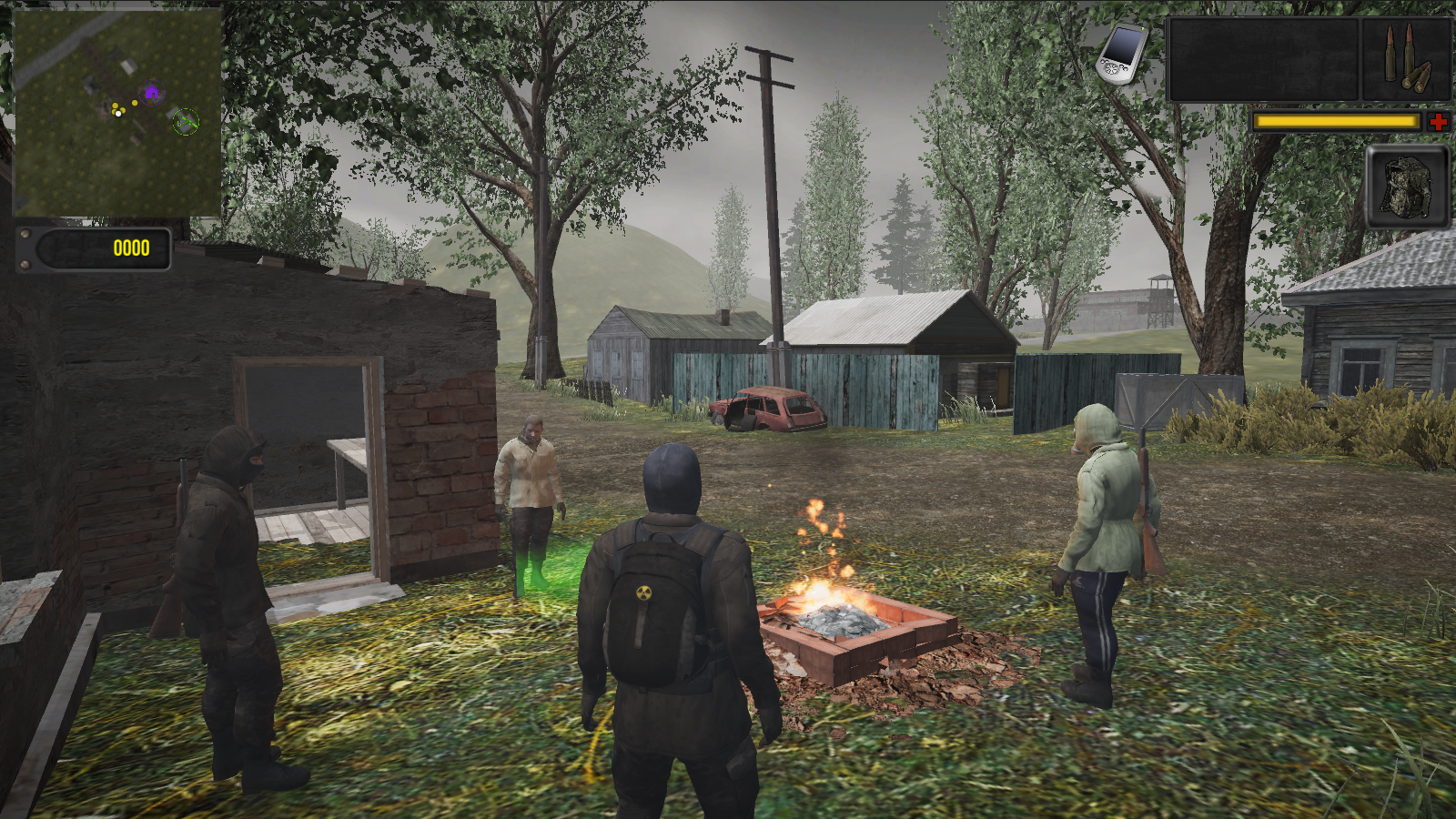Click the green weapon marker on the minimap
This screenshot has height=819, width=1456.
186,120
